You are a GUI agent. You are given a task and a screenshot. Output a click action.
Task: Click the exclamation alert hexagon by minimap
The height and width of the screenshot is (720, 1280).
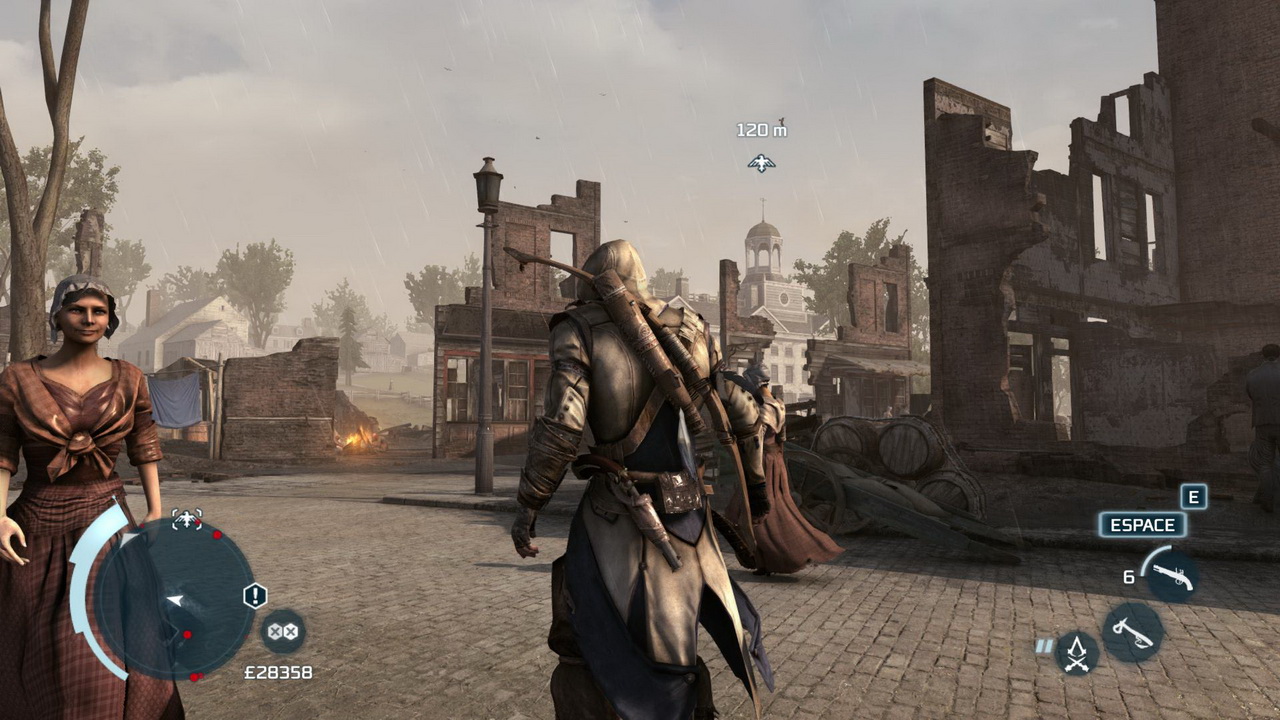tap(255, 596)
